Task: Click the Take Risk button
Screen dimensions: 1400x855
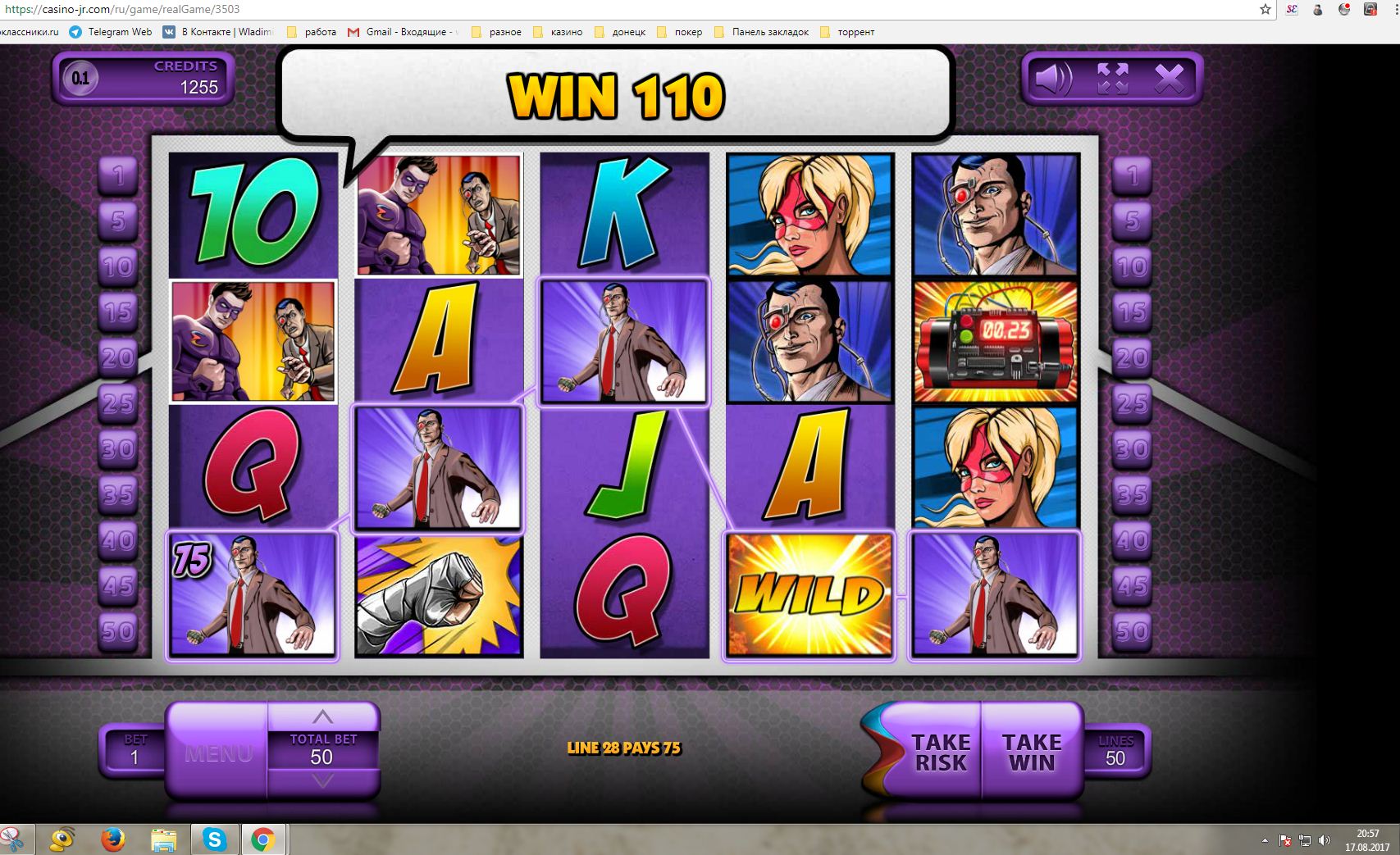Action: coord(940,752)
